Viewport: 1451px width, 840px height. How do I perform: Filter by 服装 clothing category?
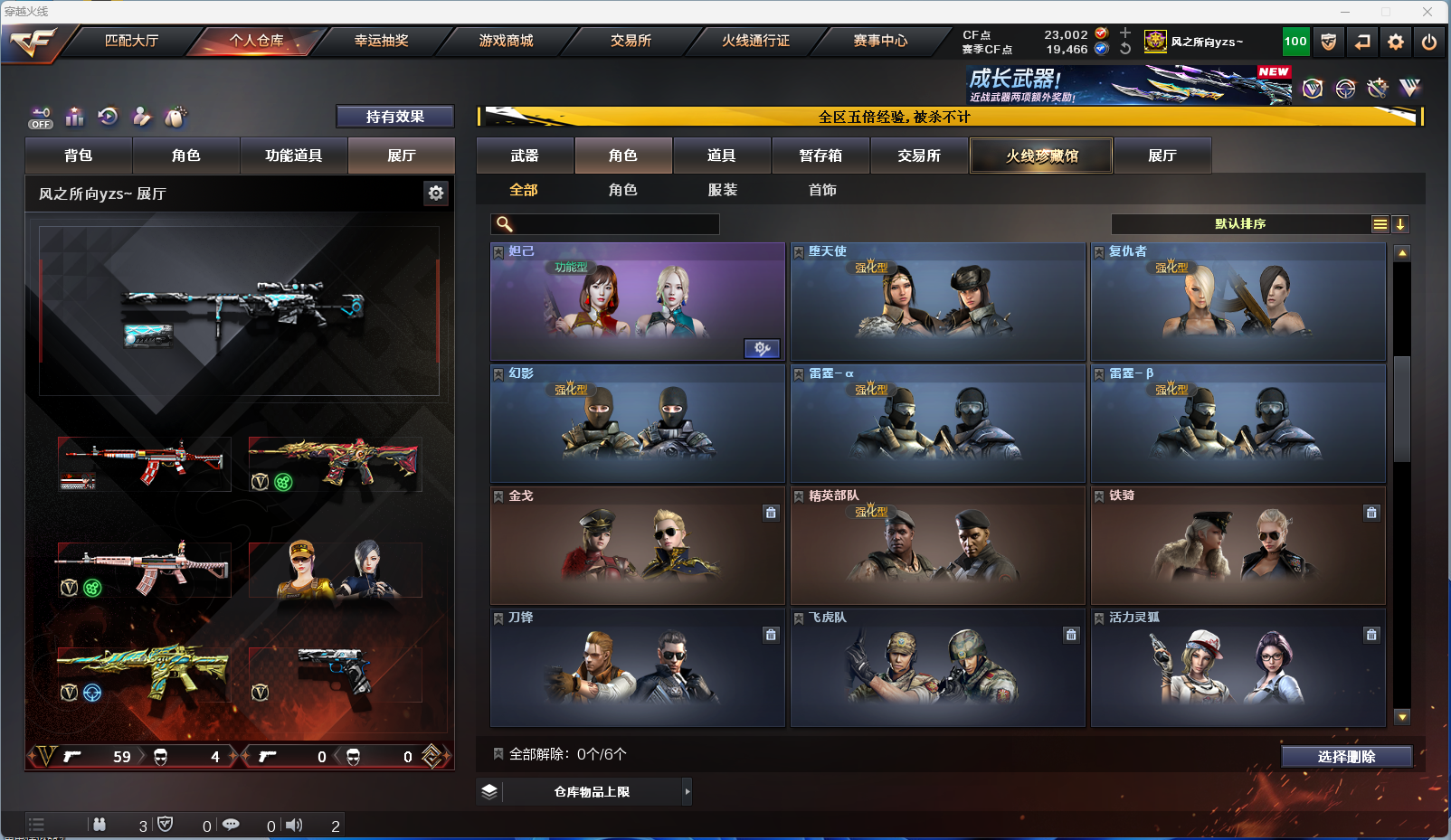(723, 190)
